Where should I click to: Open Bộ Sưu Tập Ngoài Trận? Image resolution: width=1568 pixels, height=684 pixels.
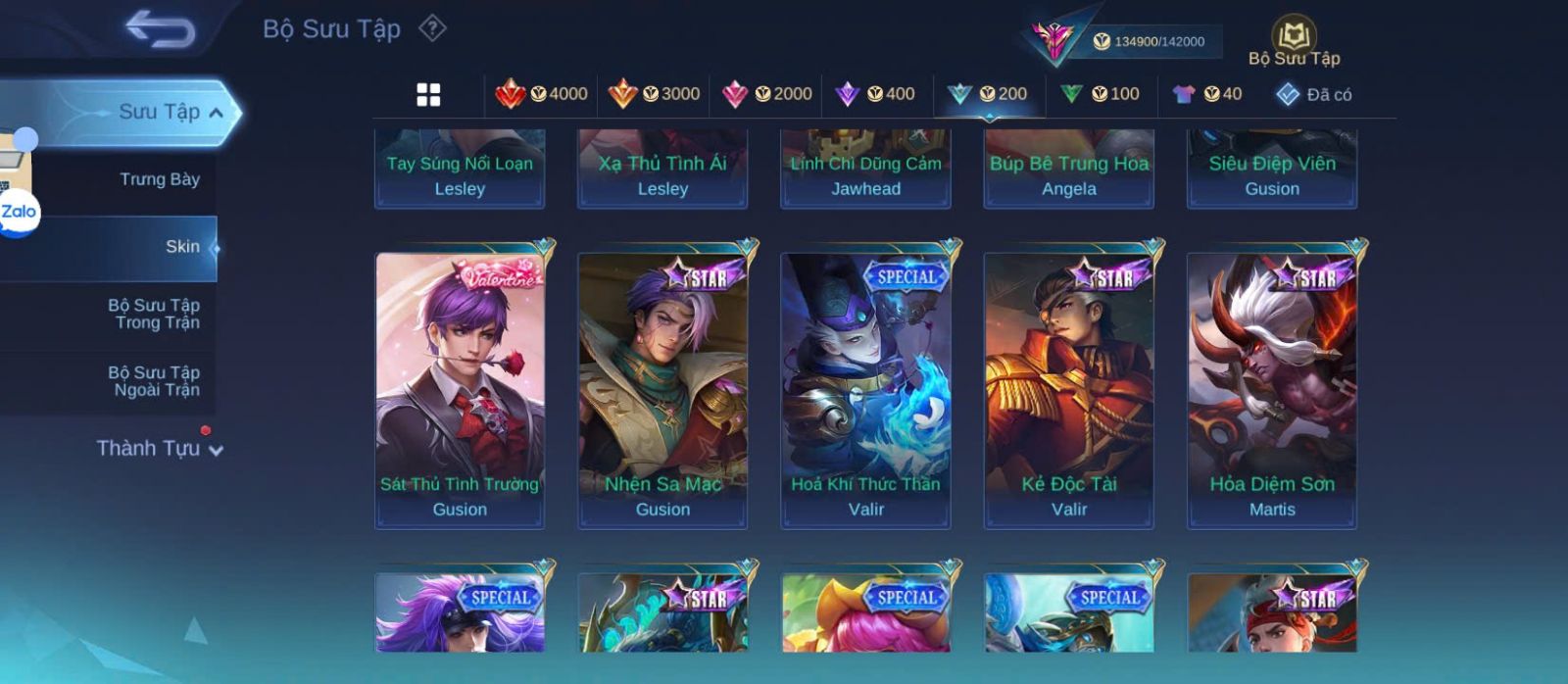pyautogui.click(x=155, y=381)
